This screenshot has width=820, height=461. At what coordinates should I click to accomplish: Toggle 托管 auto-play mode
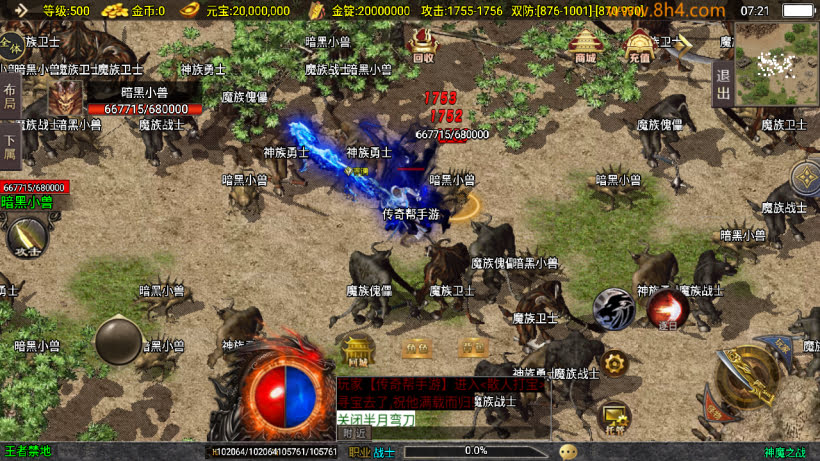click(x=613, y=415)
